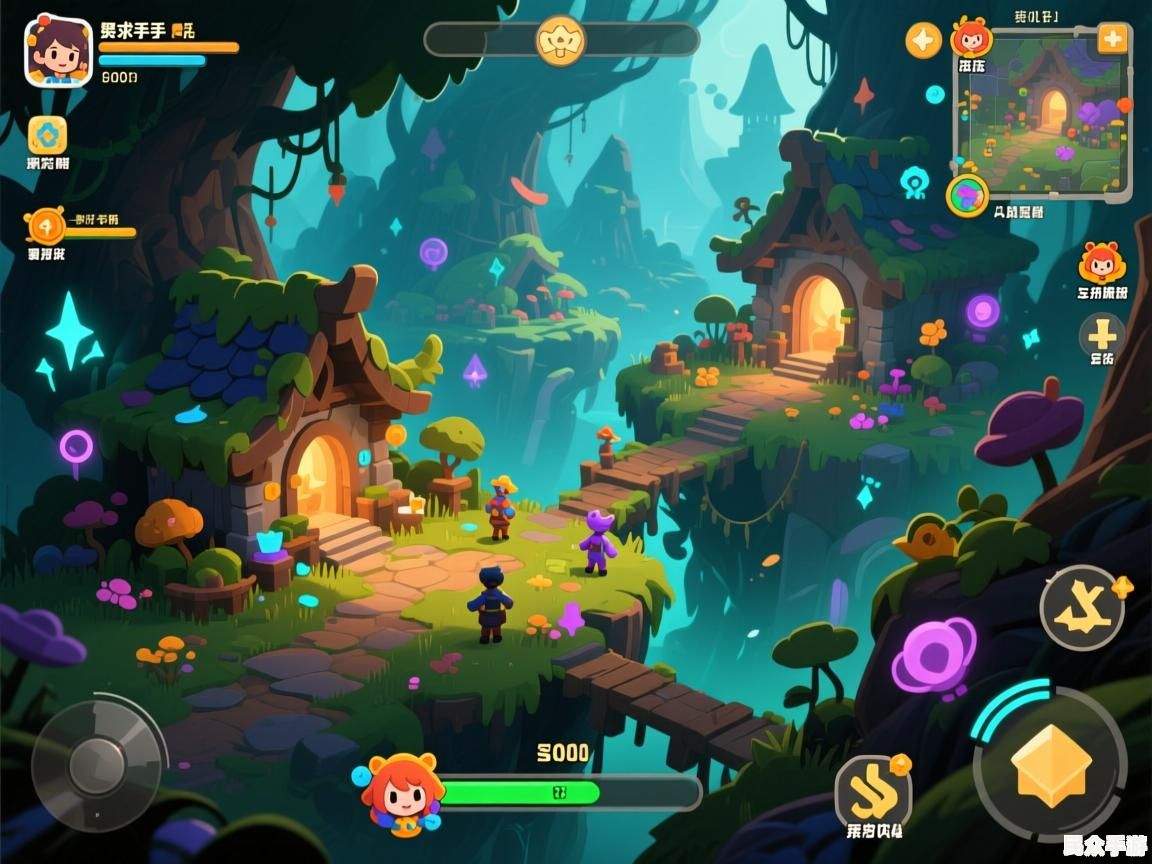Open the red-haired character icon beside the minimap

(x=971, y=38)
